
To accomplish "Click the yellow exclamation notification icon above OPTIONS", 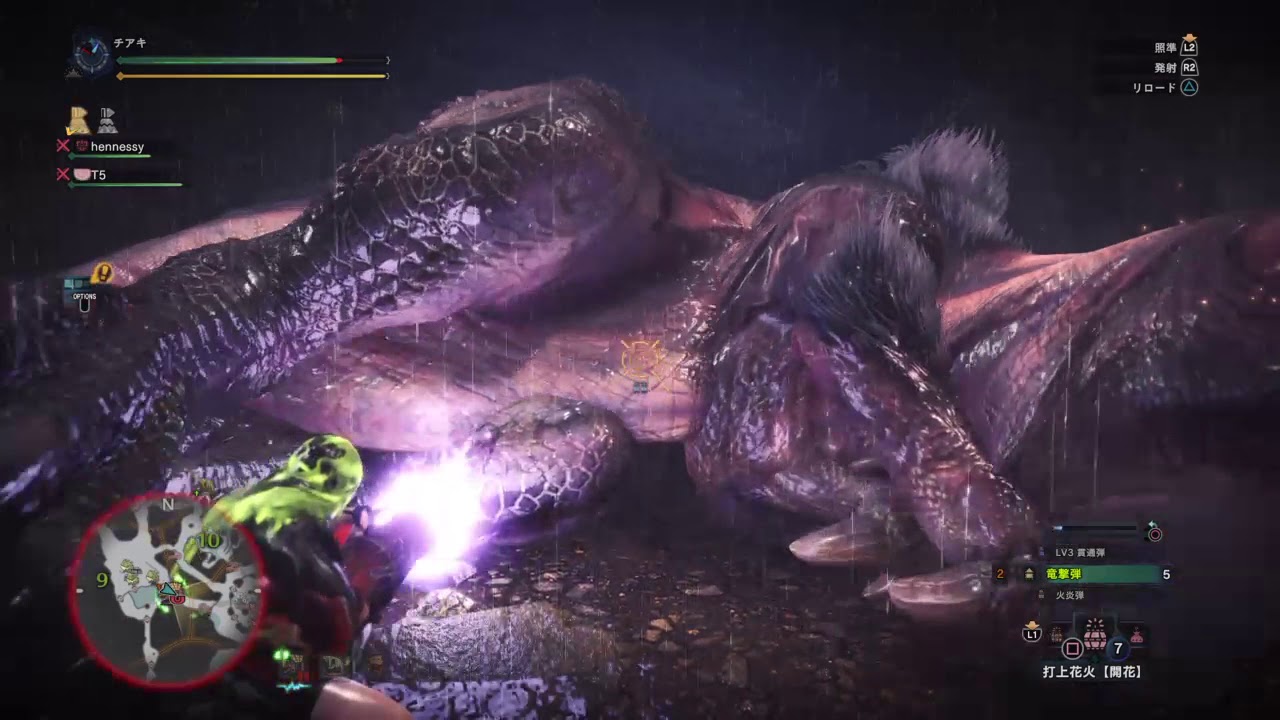I will [102, 271].
